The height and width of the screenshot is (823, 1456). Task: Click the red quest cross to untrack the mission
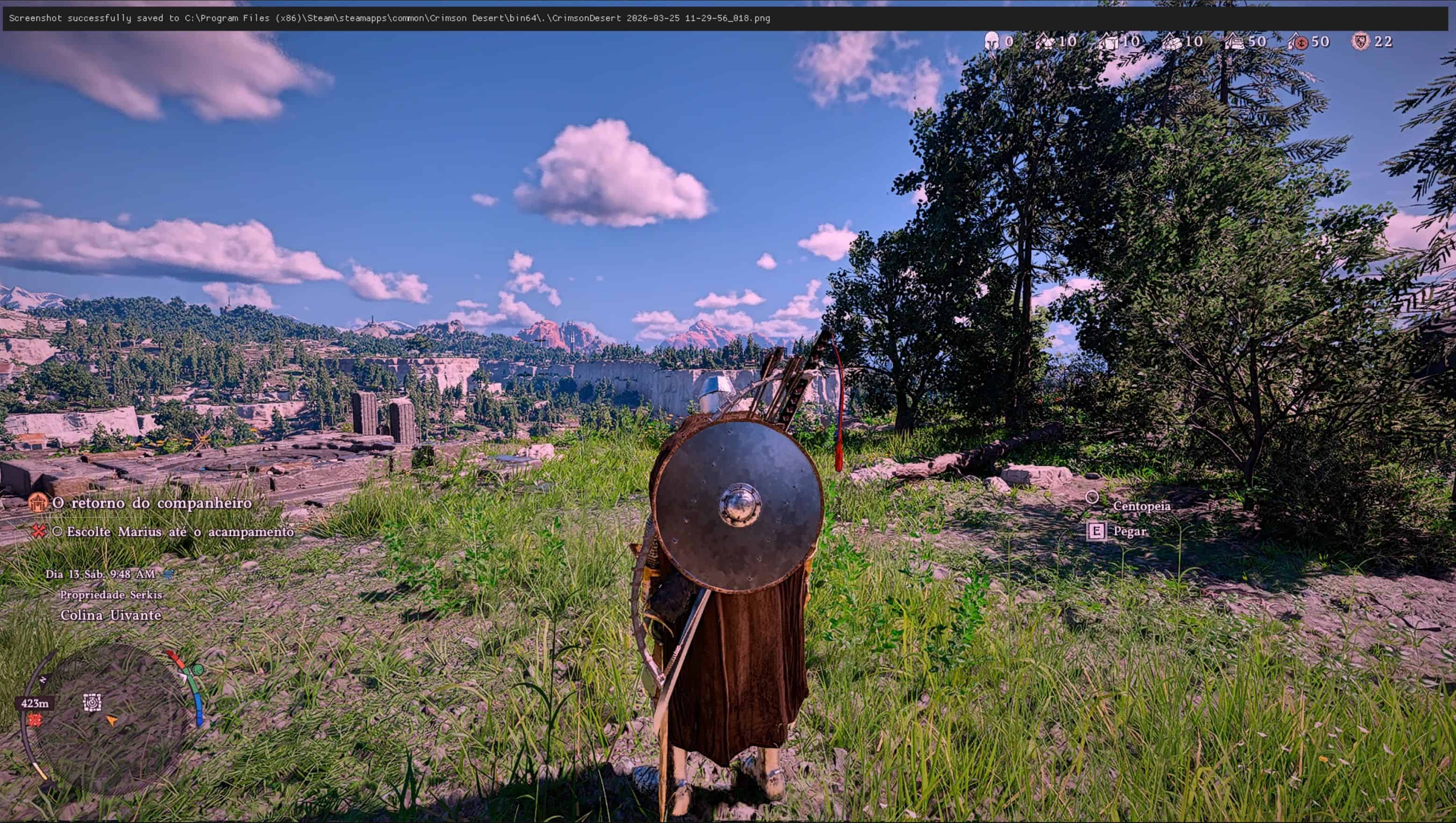pyautogui.click(x=38, y=532)
